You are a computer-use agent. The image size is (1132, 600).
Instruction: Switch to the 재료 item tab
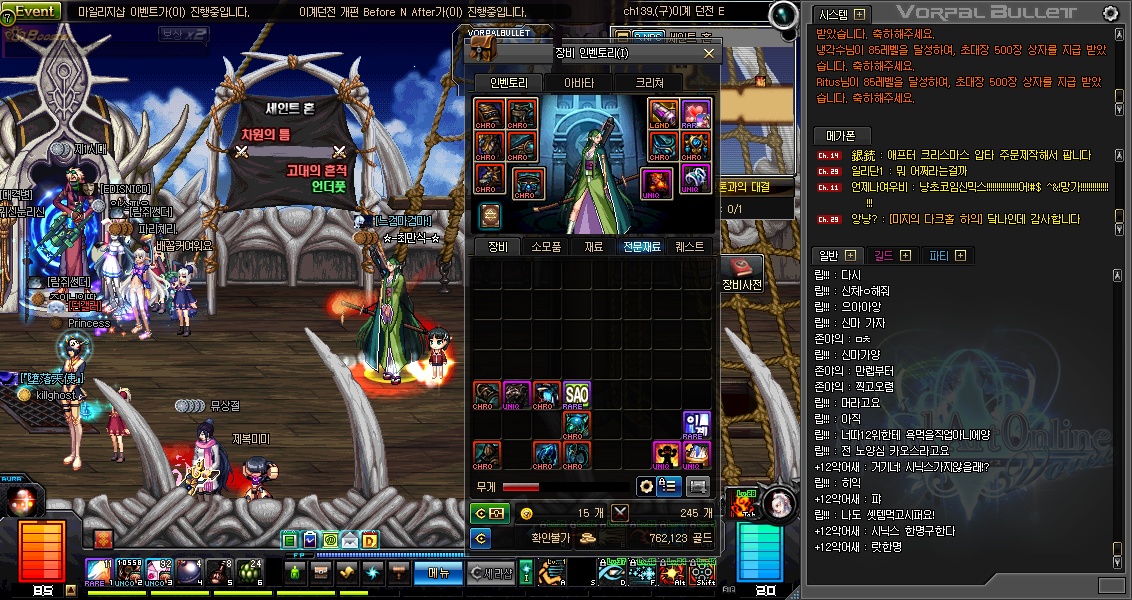pyautogui.click(x=593, y=246)
